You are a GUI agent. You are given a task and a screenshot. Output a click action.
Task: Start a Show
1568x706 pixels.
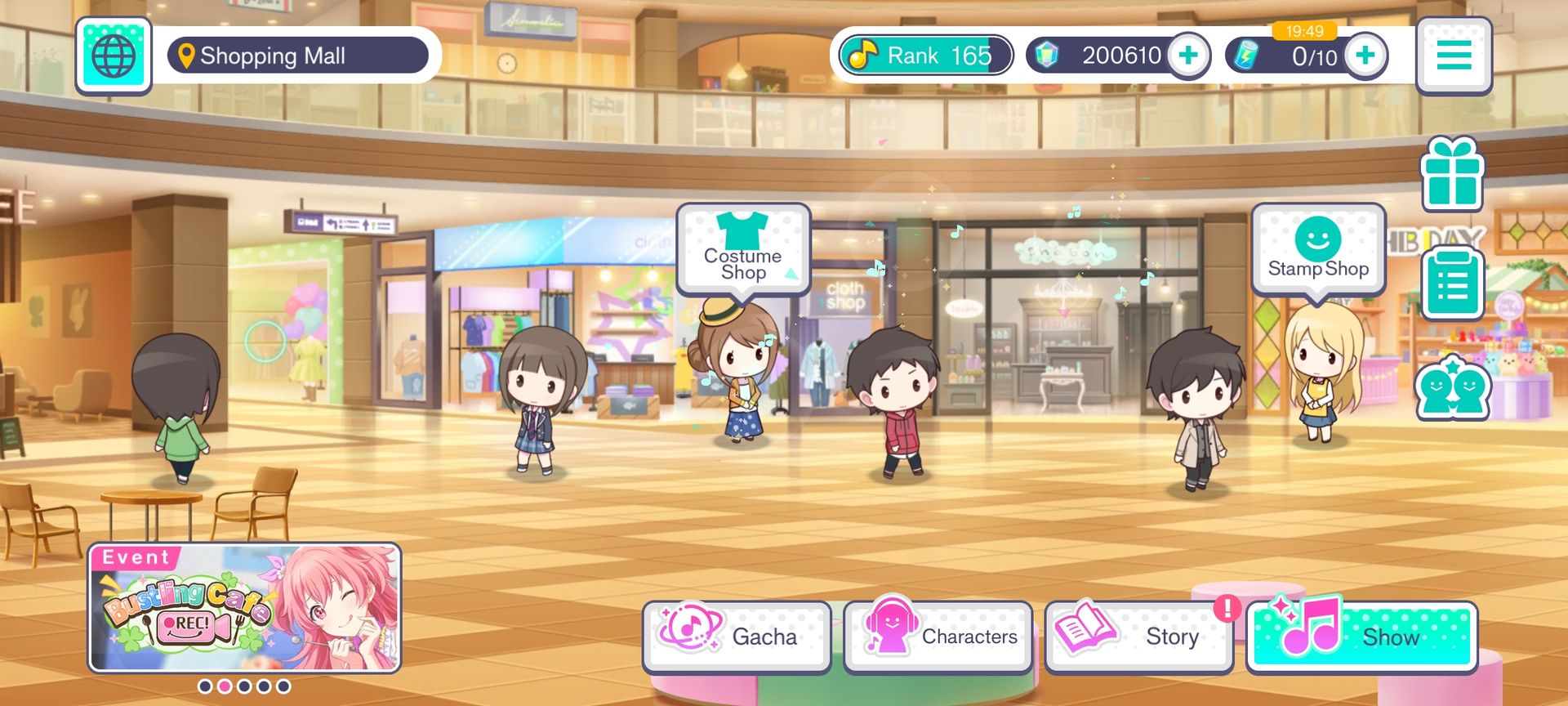pyautogui.click(x=1361, y=637)
